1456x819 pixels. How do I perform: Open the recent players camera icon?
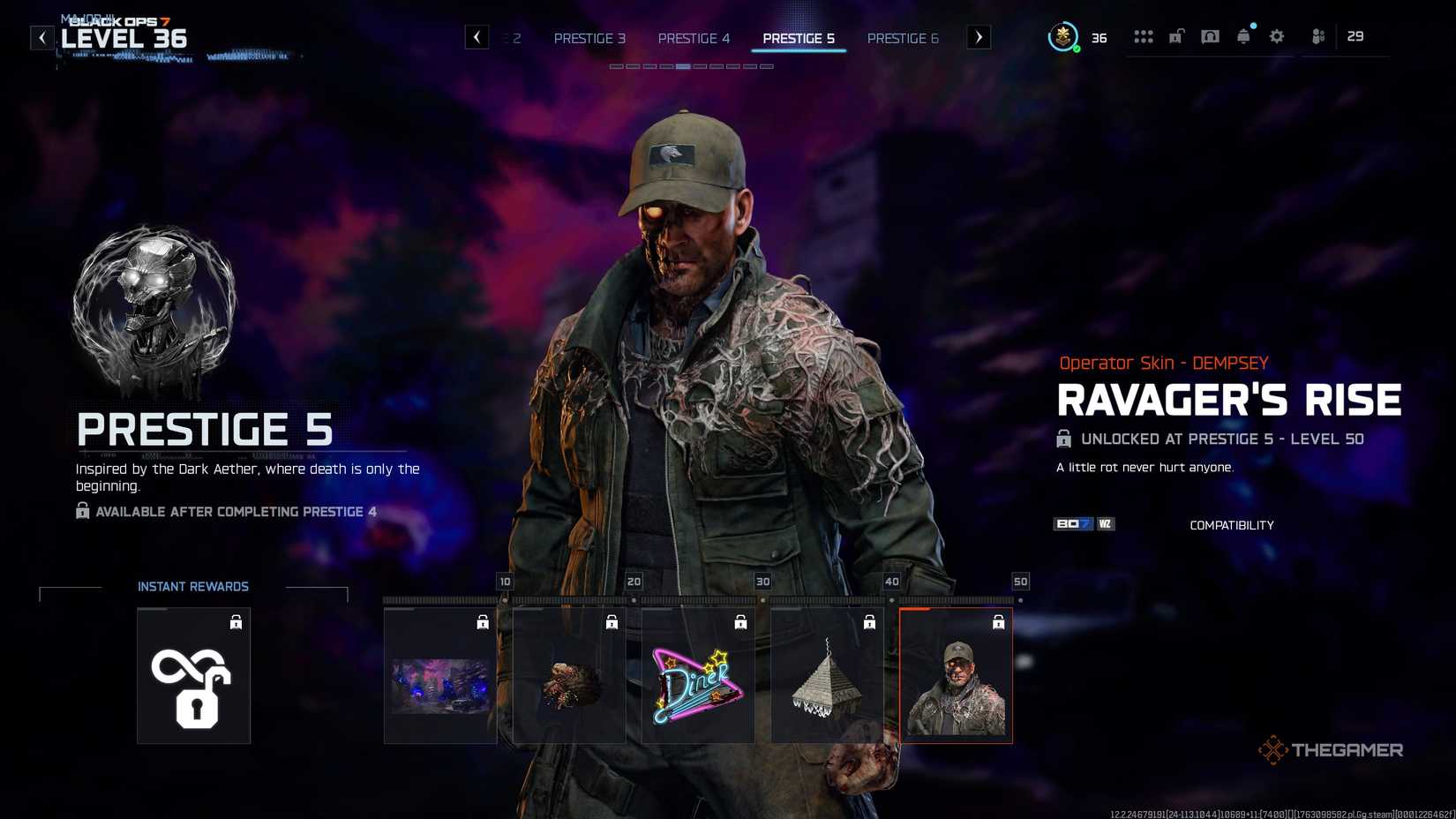[x=1210, y=36]
